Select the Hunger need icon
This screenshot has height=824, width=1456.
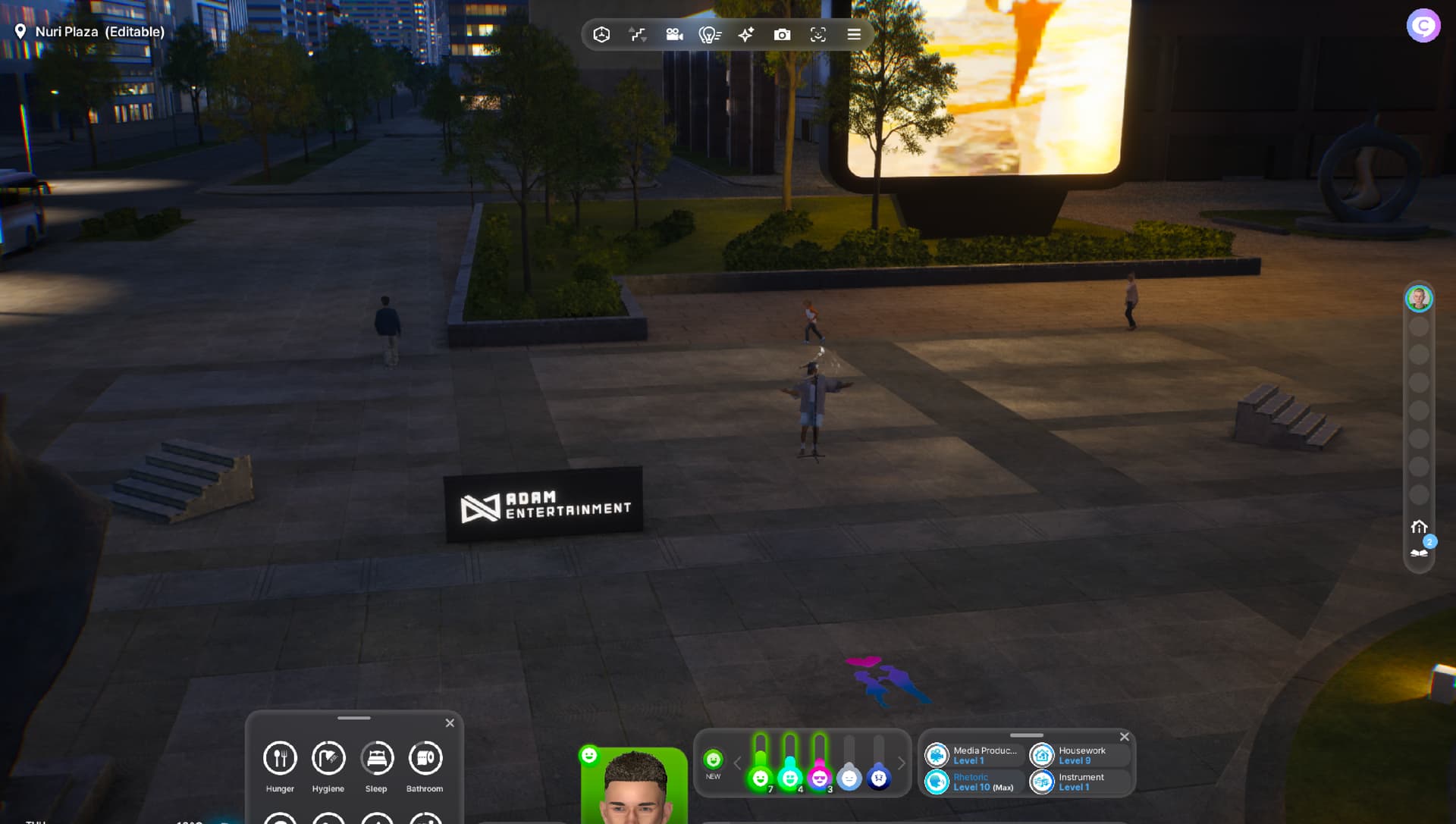280,758
